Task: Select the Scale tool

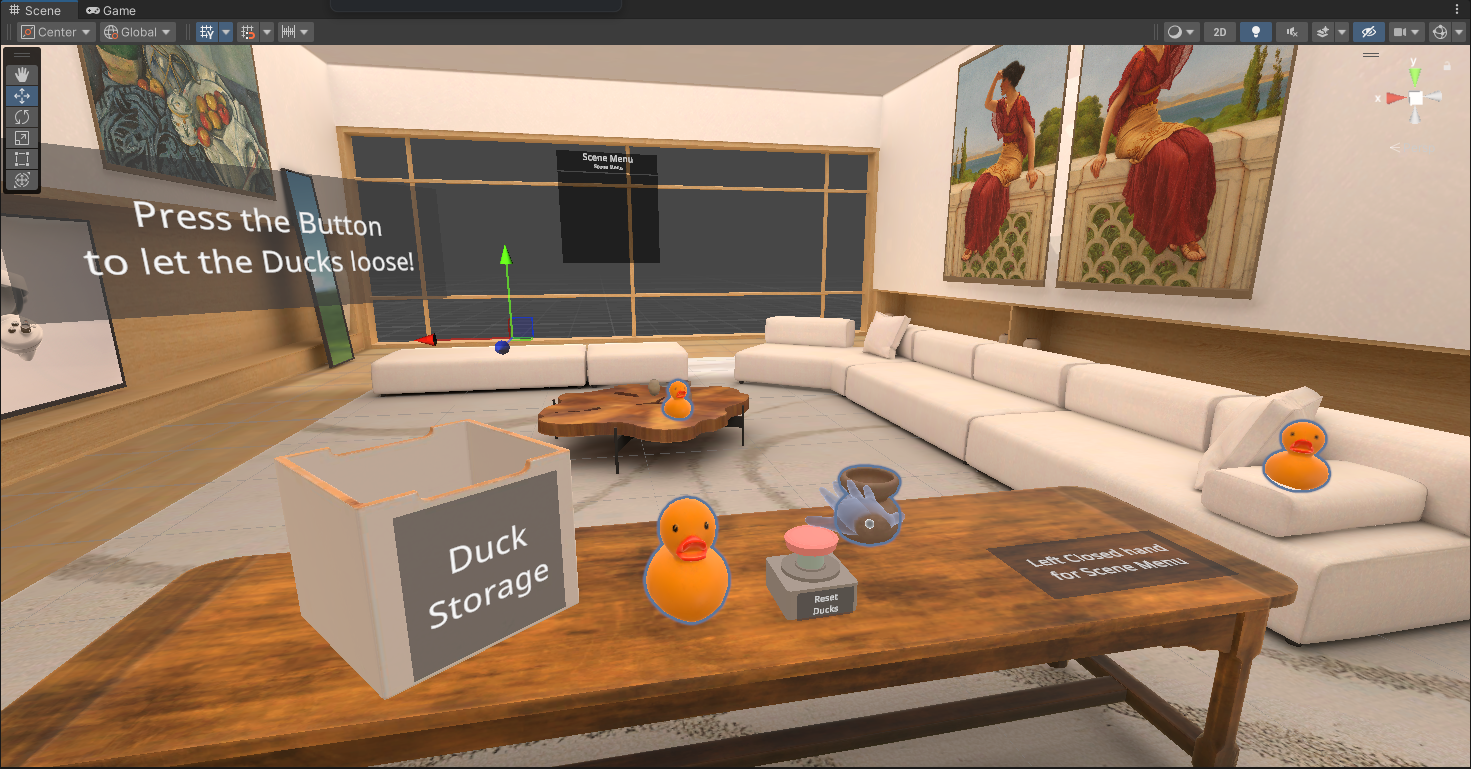Action: pos(22,137)
